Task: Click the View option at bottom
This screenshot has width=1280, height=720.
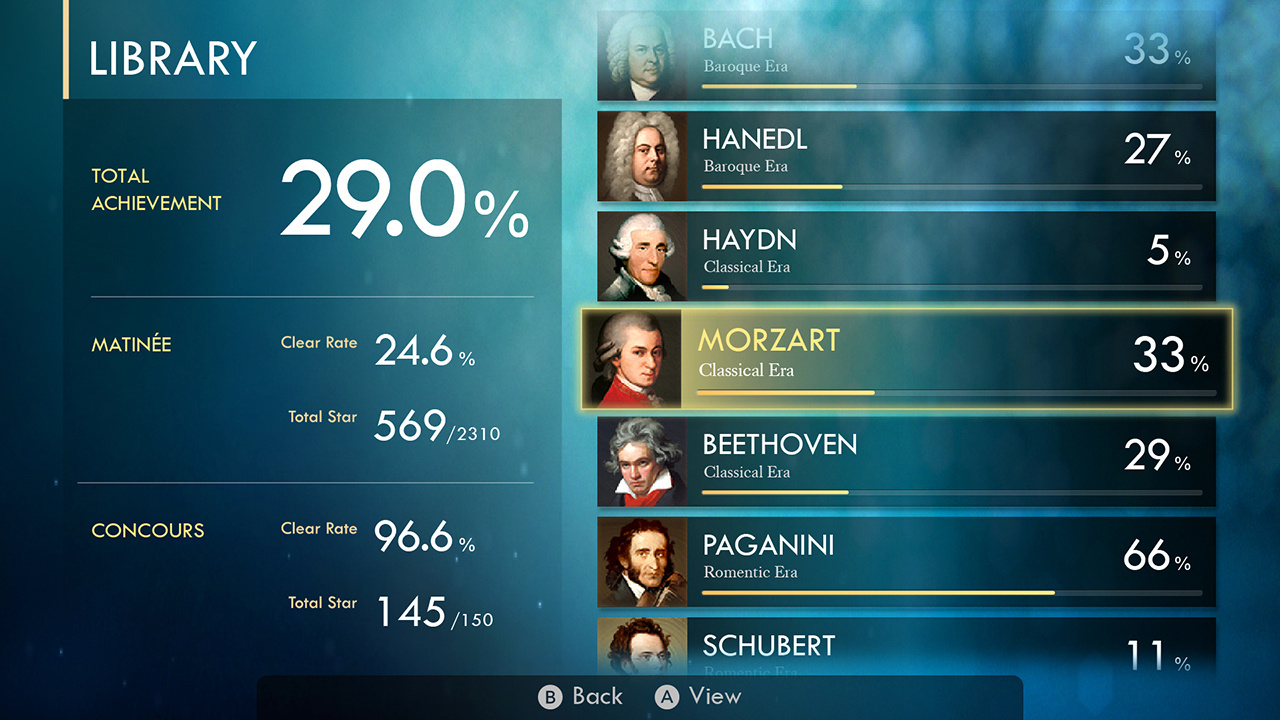Action: point(710,697)
